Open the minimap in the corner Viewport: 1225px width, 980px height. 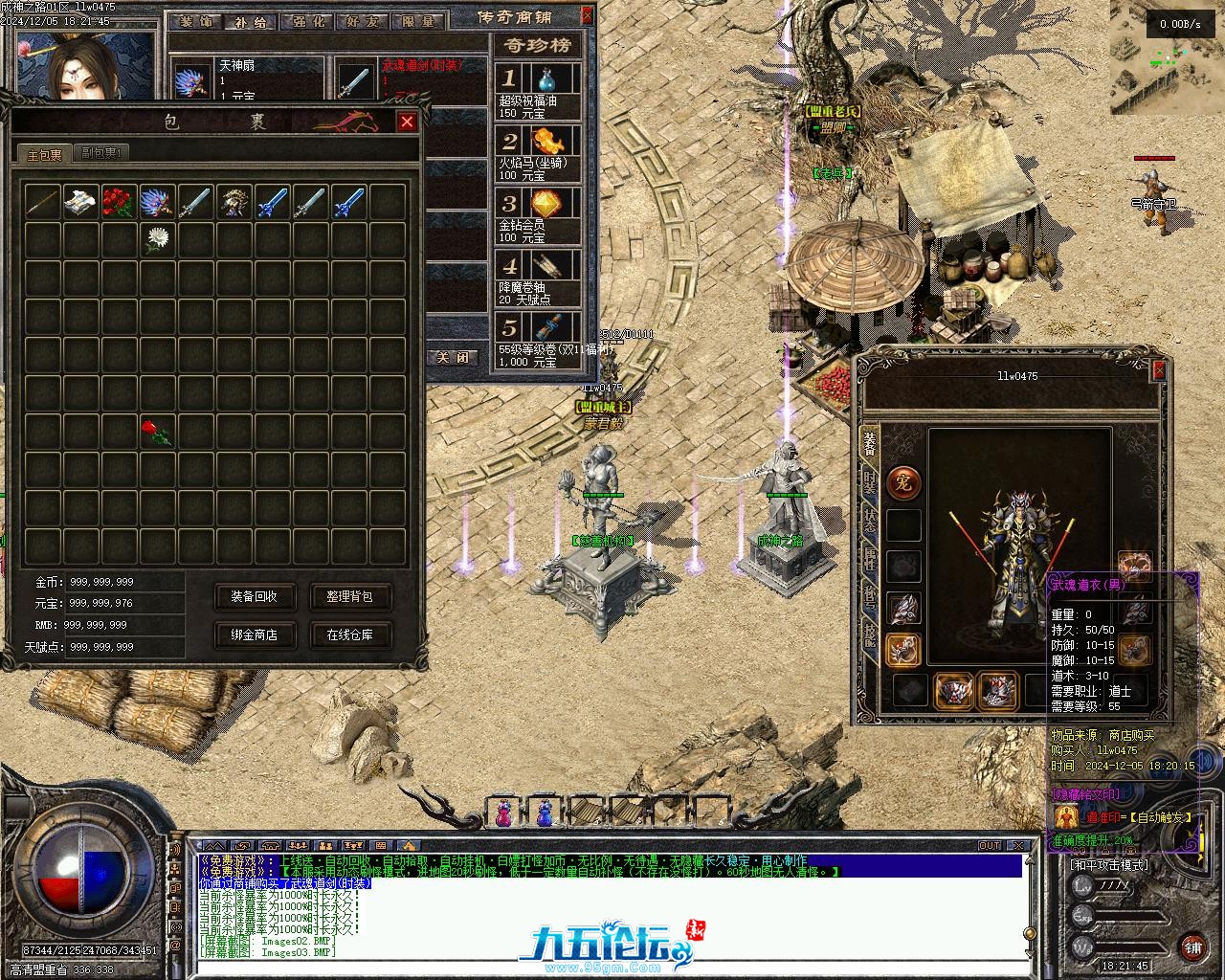tap(1167, 57)
